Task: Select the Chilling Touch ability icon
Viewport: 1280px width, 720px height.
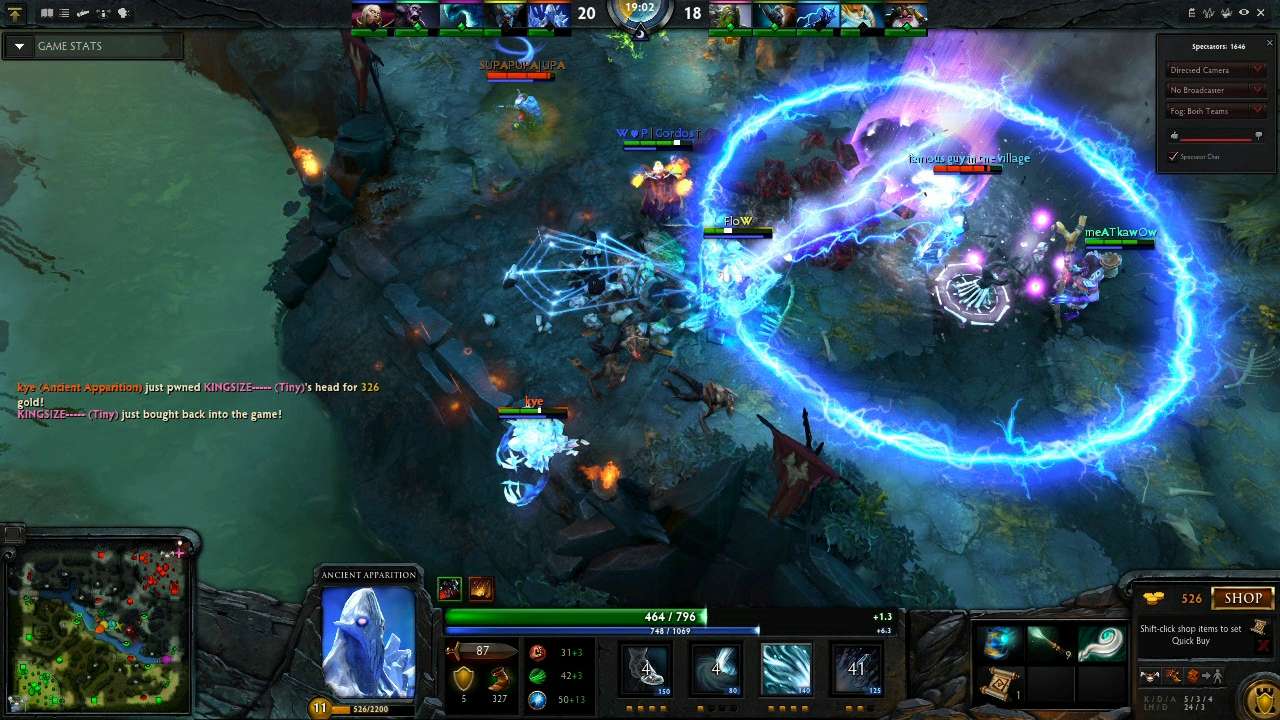Action: [787, 668]
